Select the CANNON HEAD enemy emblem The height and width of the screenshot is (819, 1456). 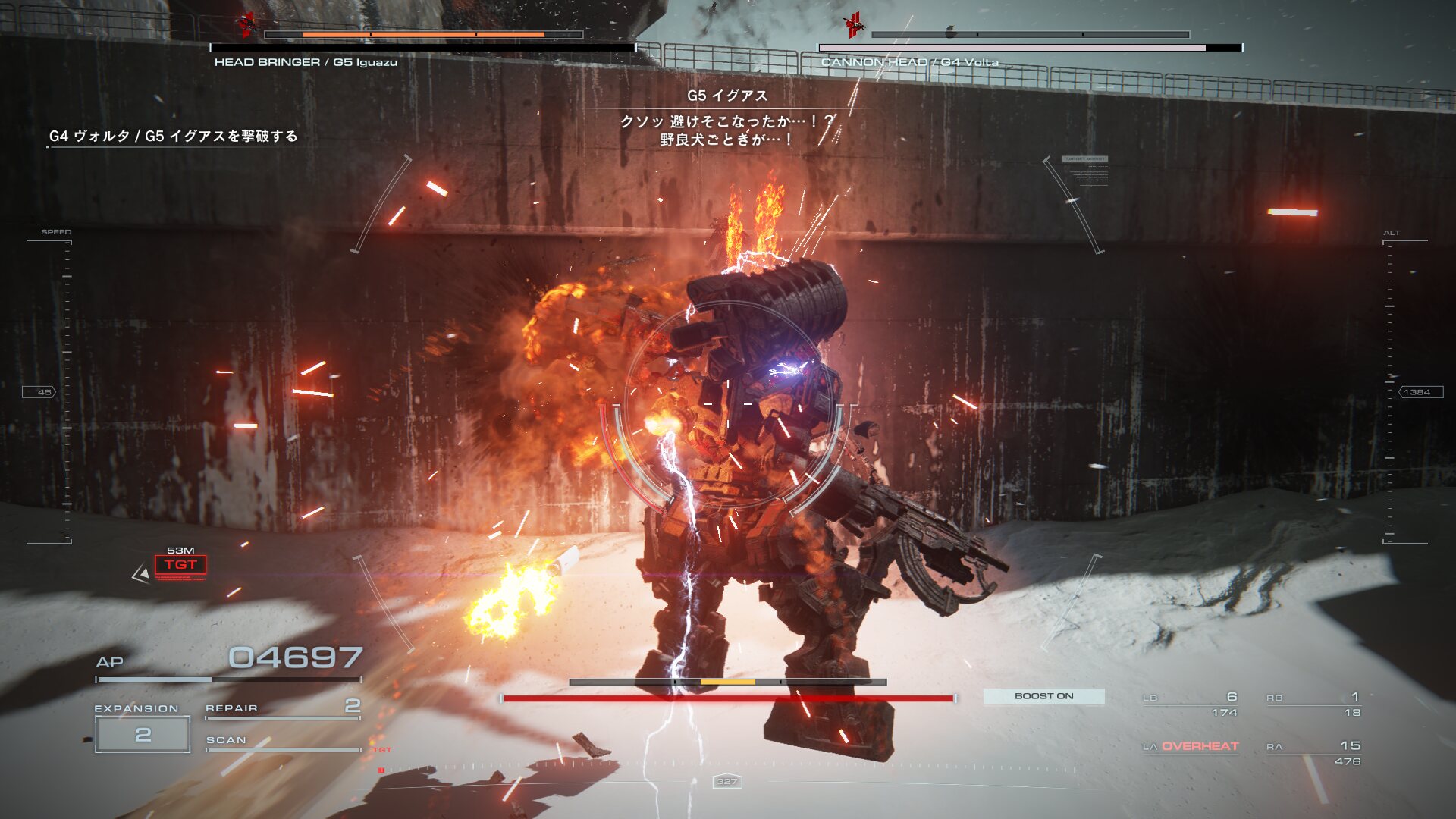click(855, 25)
